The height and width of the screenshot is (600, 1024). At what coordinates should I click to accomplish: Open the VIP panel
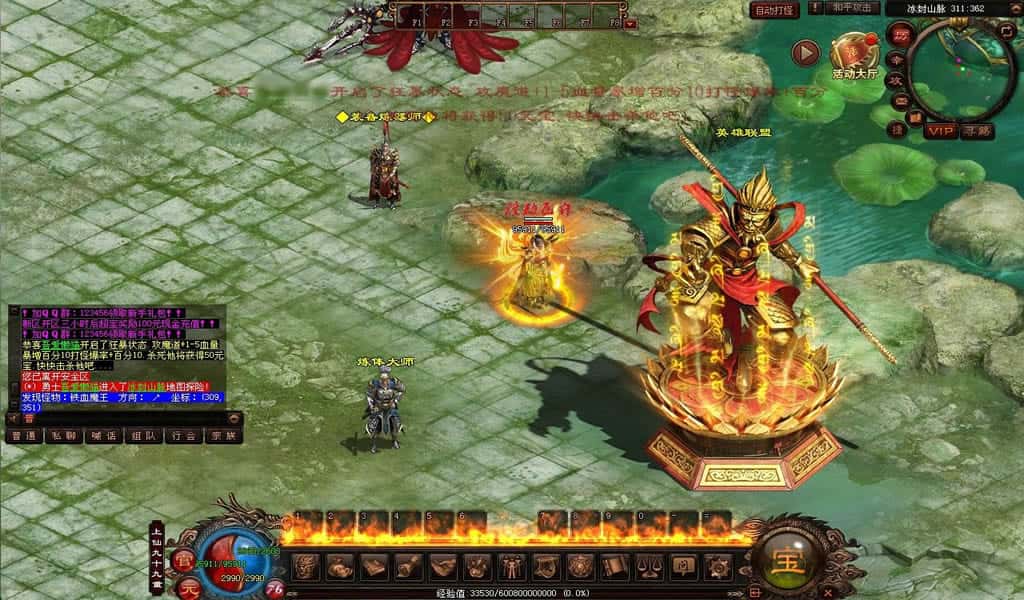click(x=939, y=131)
